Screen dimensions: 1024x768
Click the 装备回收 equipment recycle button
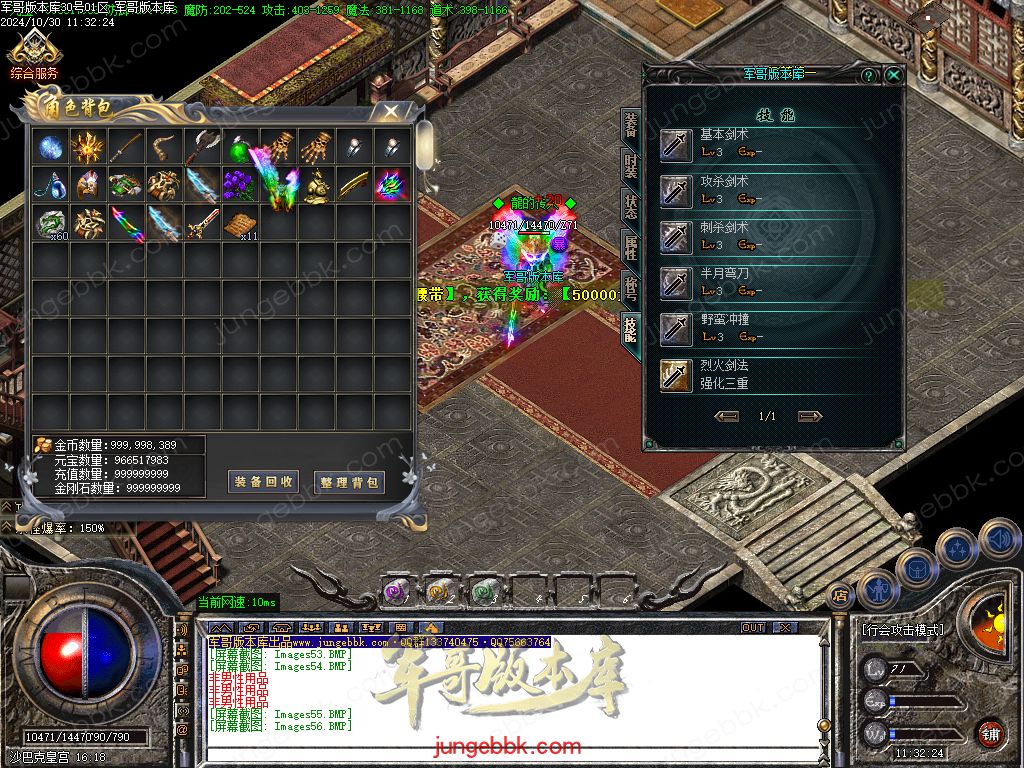point(264,482)
